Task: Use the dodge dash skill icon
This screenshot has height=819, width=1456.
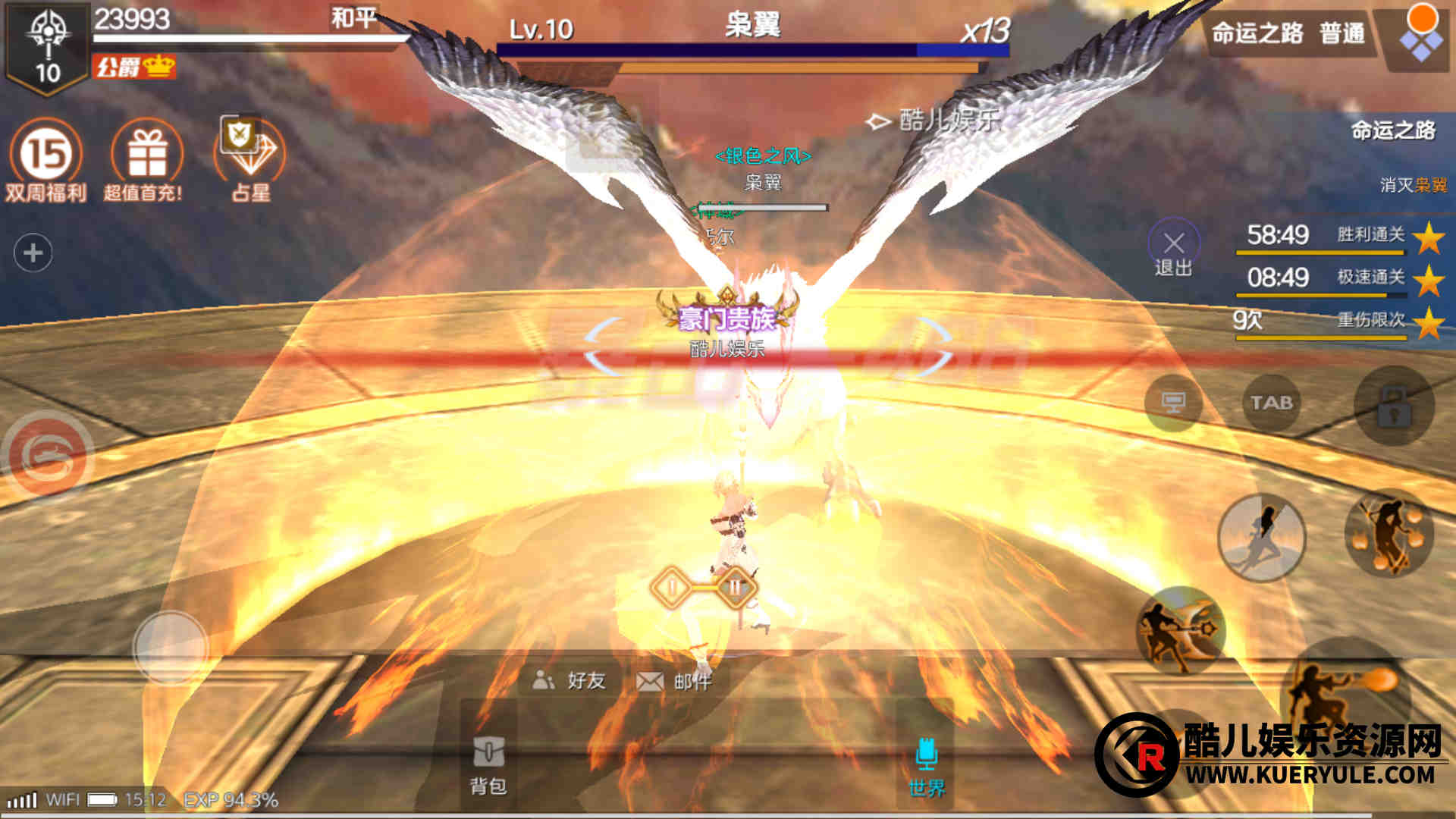Action: tap(1261, 537)
